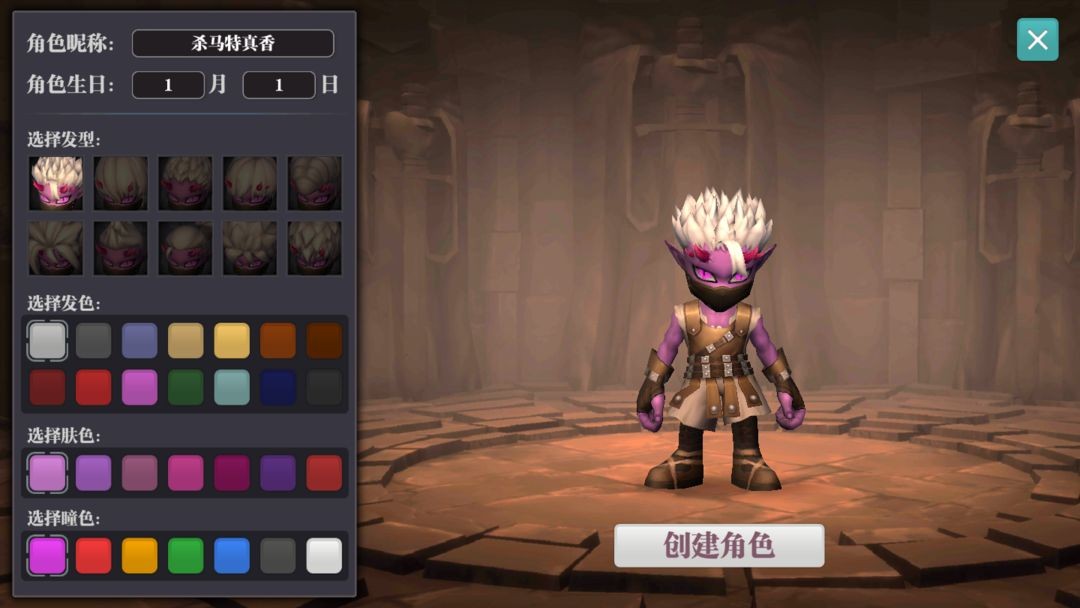
Task: Pick the hot pink skin color
Action: 186,473
